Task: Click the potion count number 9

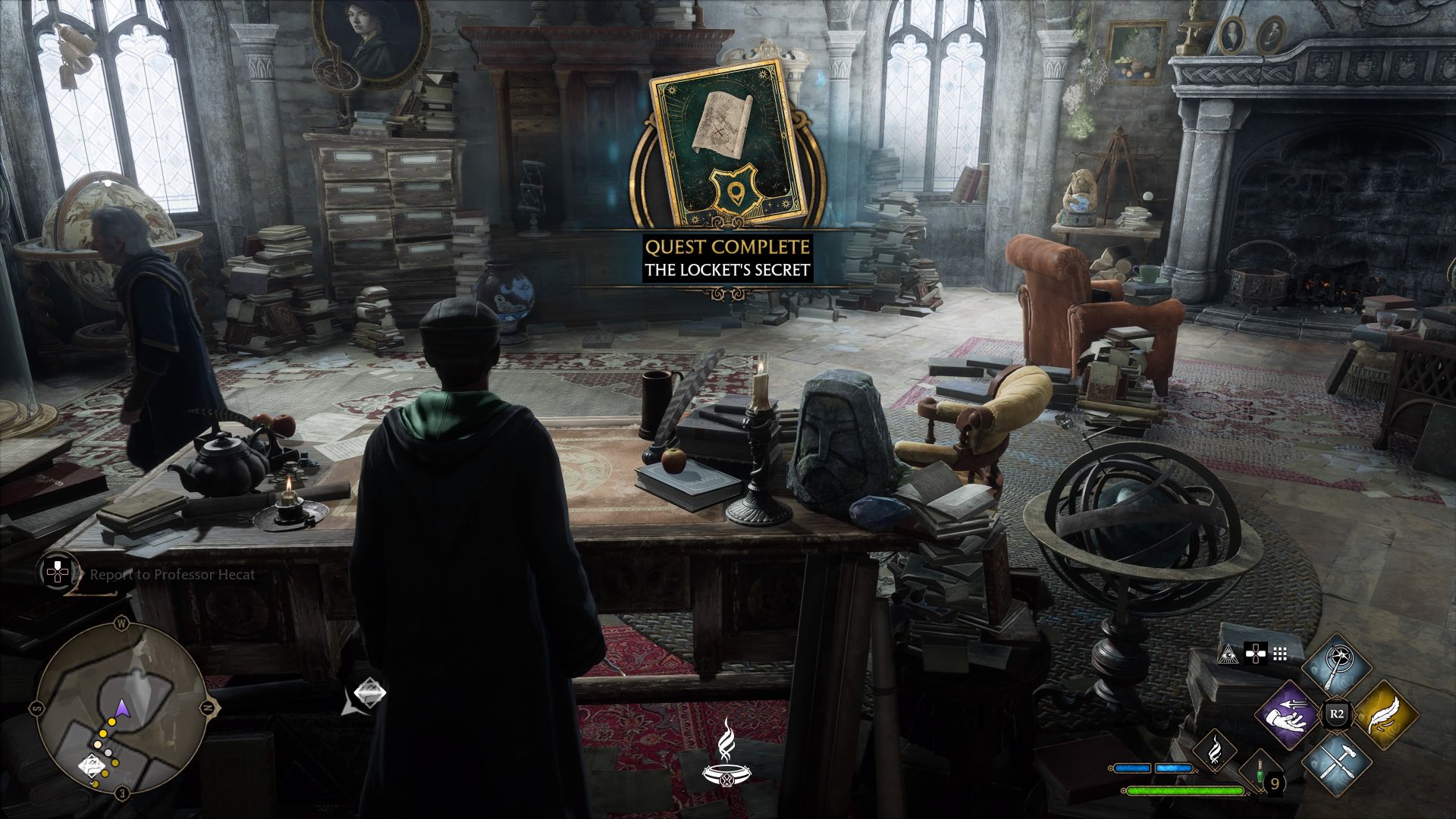Action: [1276, 783]
